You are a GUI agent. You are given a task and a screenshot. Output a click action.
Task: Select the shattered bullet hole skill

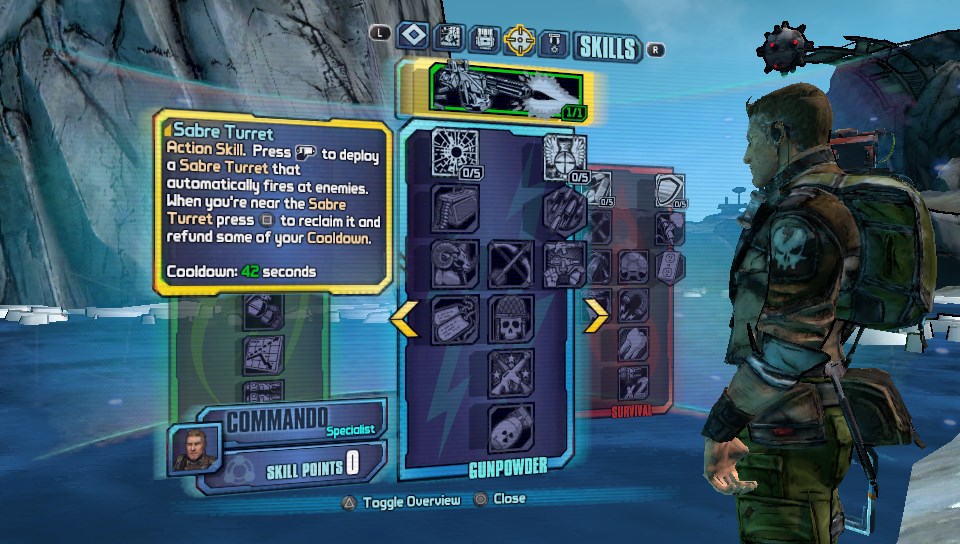click(455, 153)
